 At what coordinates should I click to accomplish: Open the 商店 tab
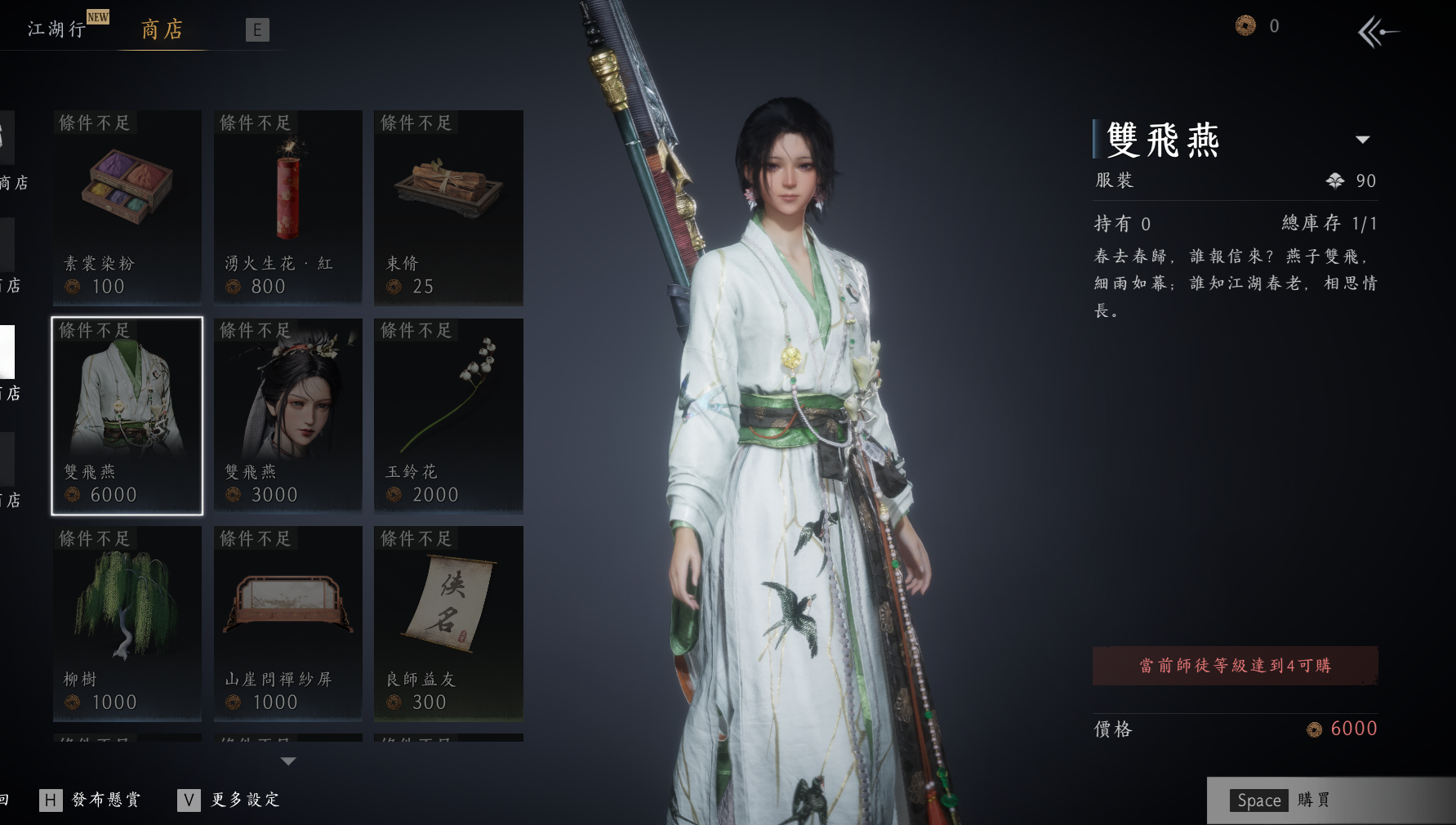(162, 30)
